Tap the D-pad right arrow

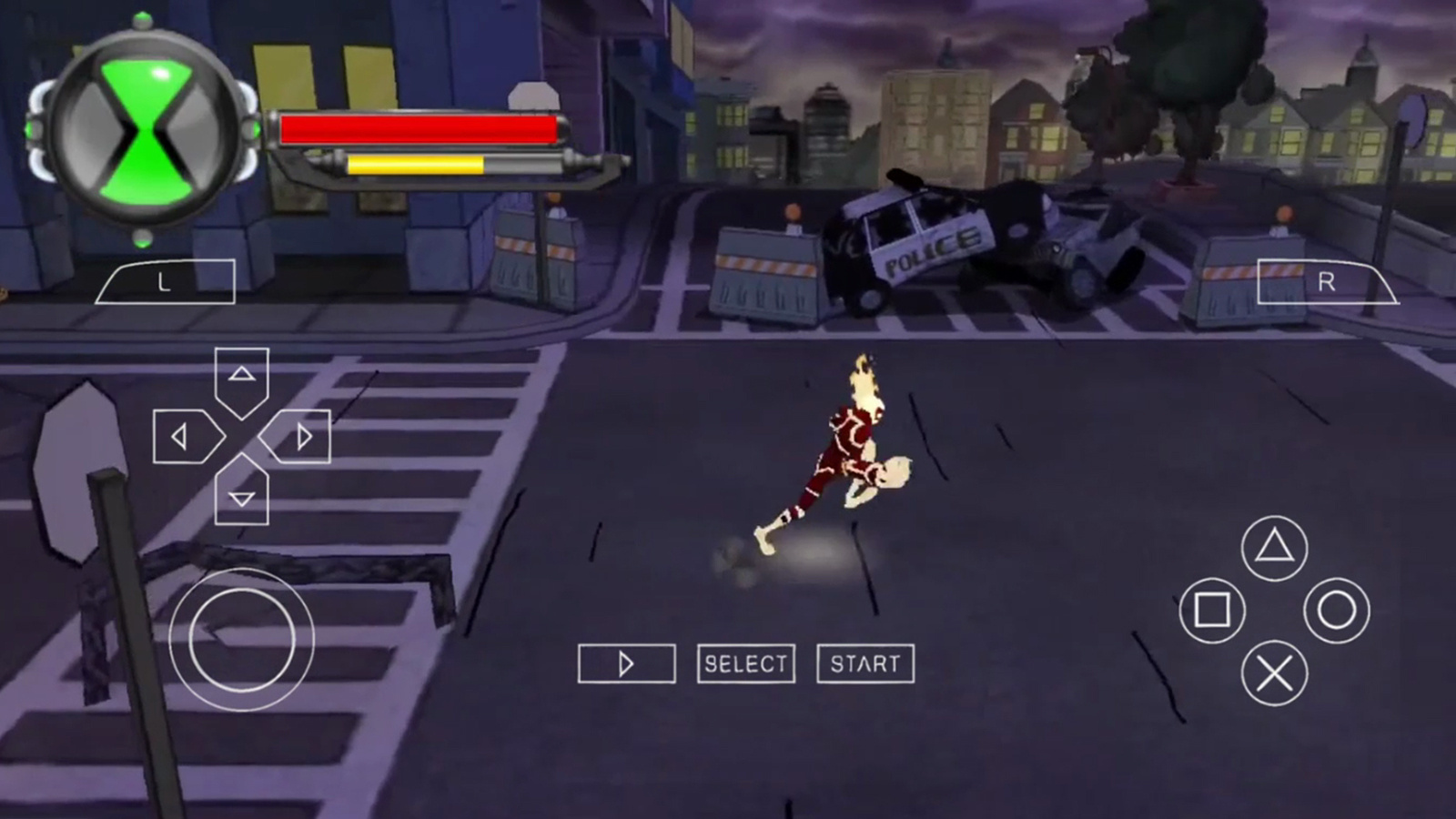298,438
